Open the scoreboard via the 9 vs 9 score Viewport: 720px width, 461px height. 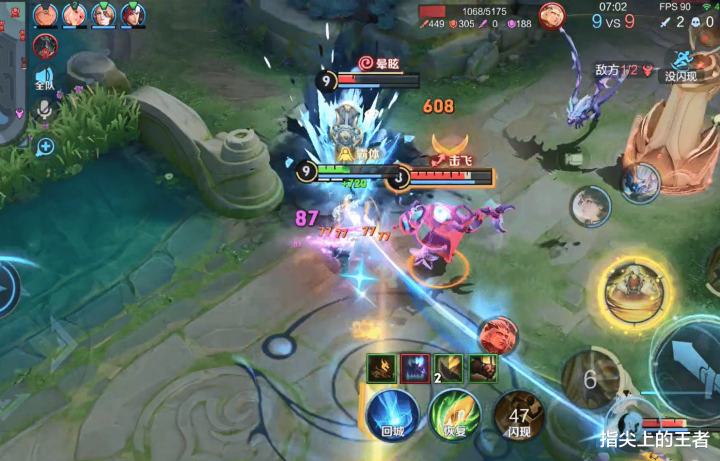614,21
